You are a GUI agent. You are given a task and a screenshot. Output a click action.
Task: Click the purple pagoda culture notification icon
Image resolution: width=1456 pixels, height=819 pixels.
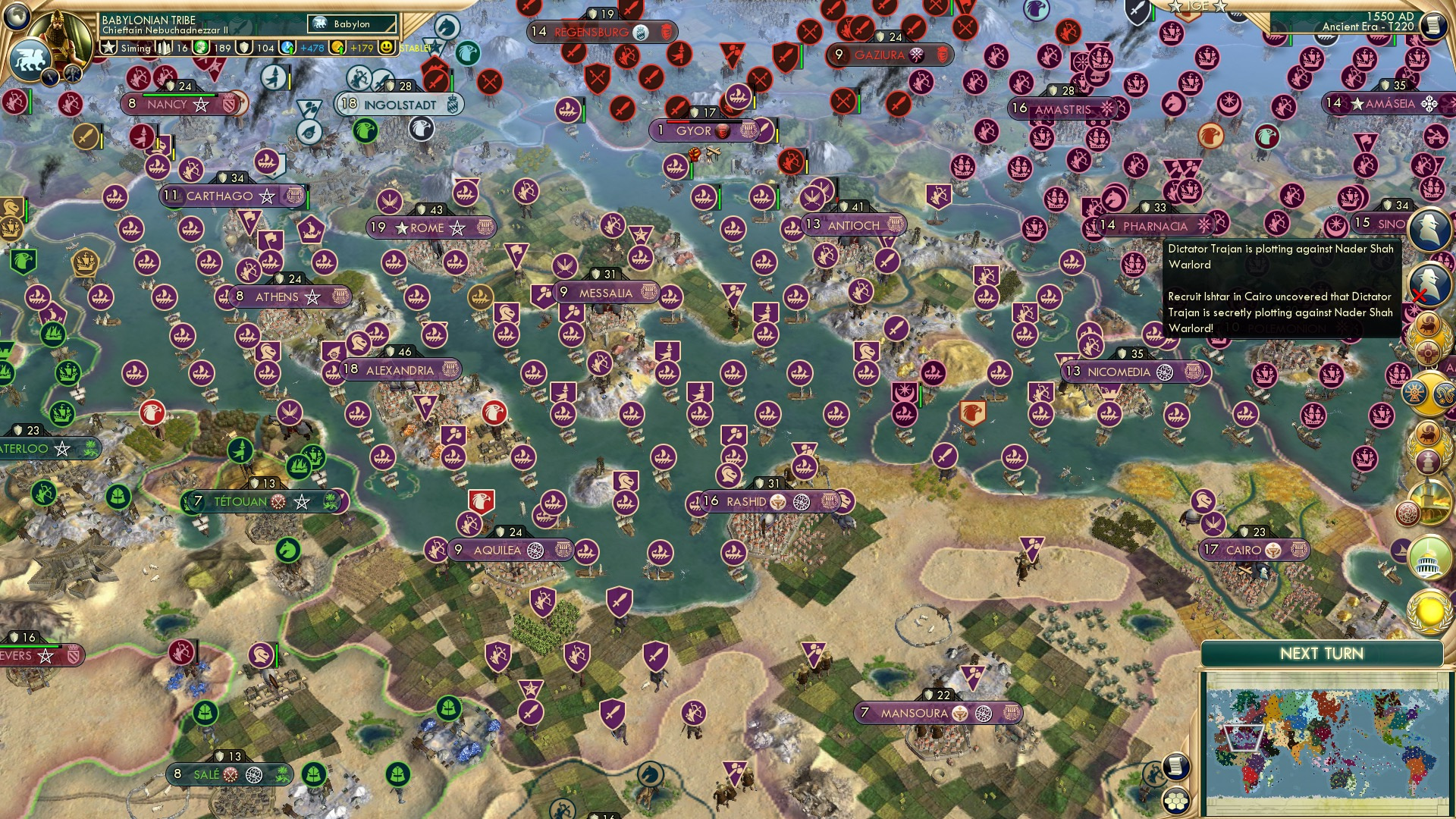[1428, 463]
